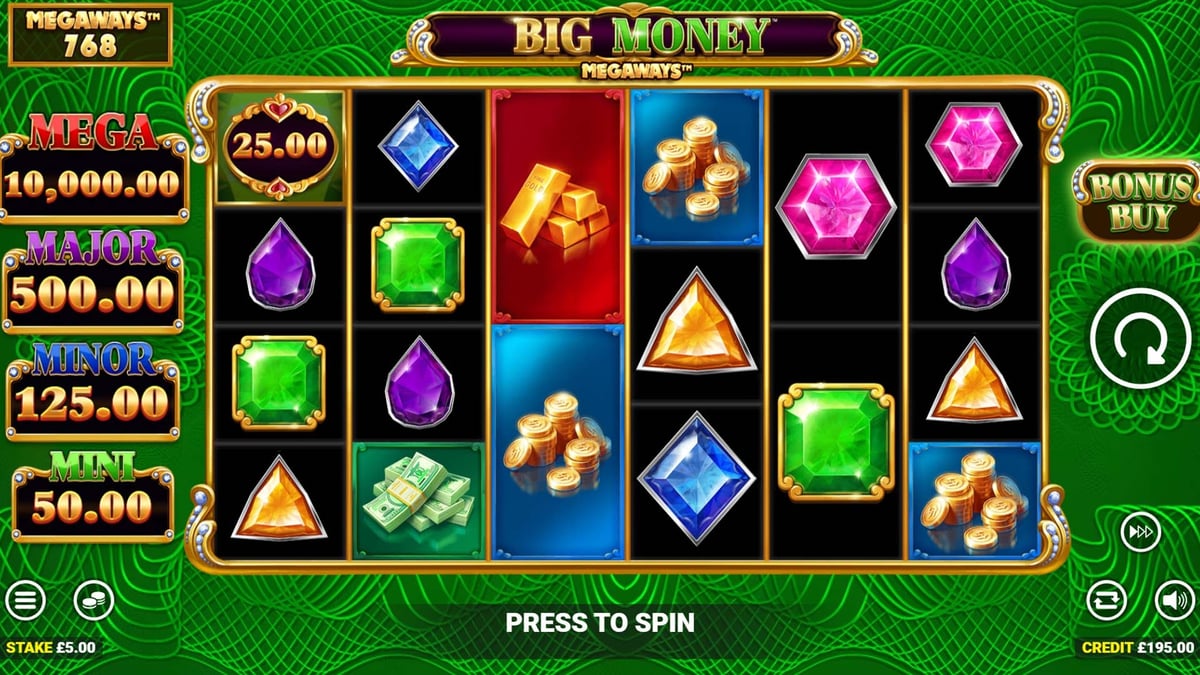
Task: Change stake with the coin stack icon
Action: click(x=94, y=600)
